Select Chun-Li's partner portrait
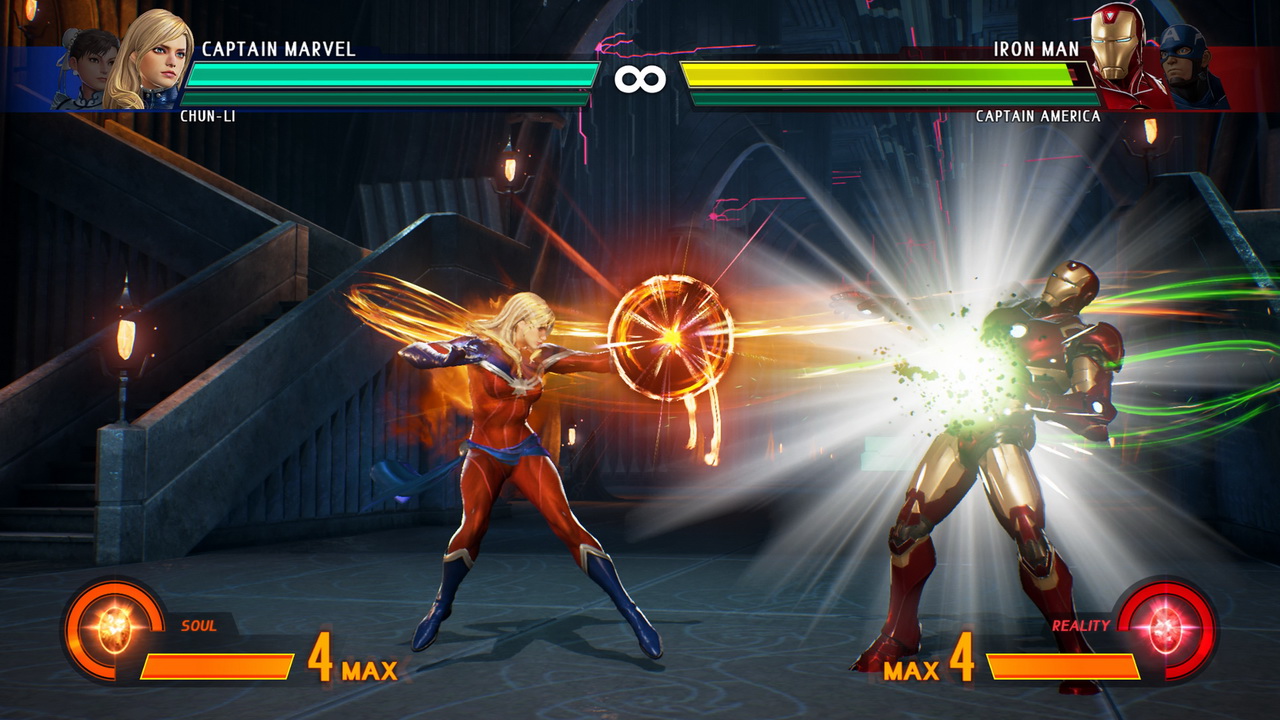 (88, 64)
